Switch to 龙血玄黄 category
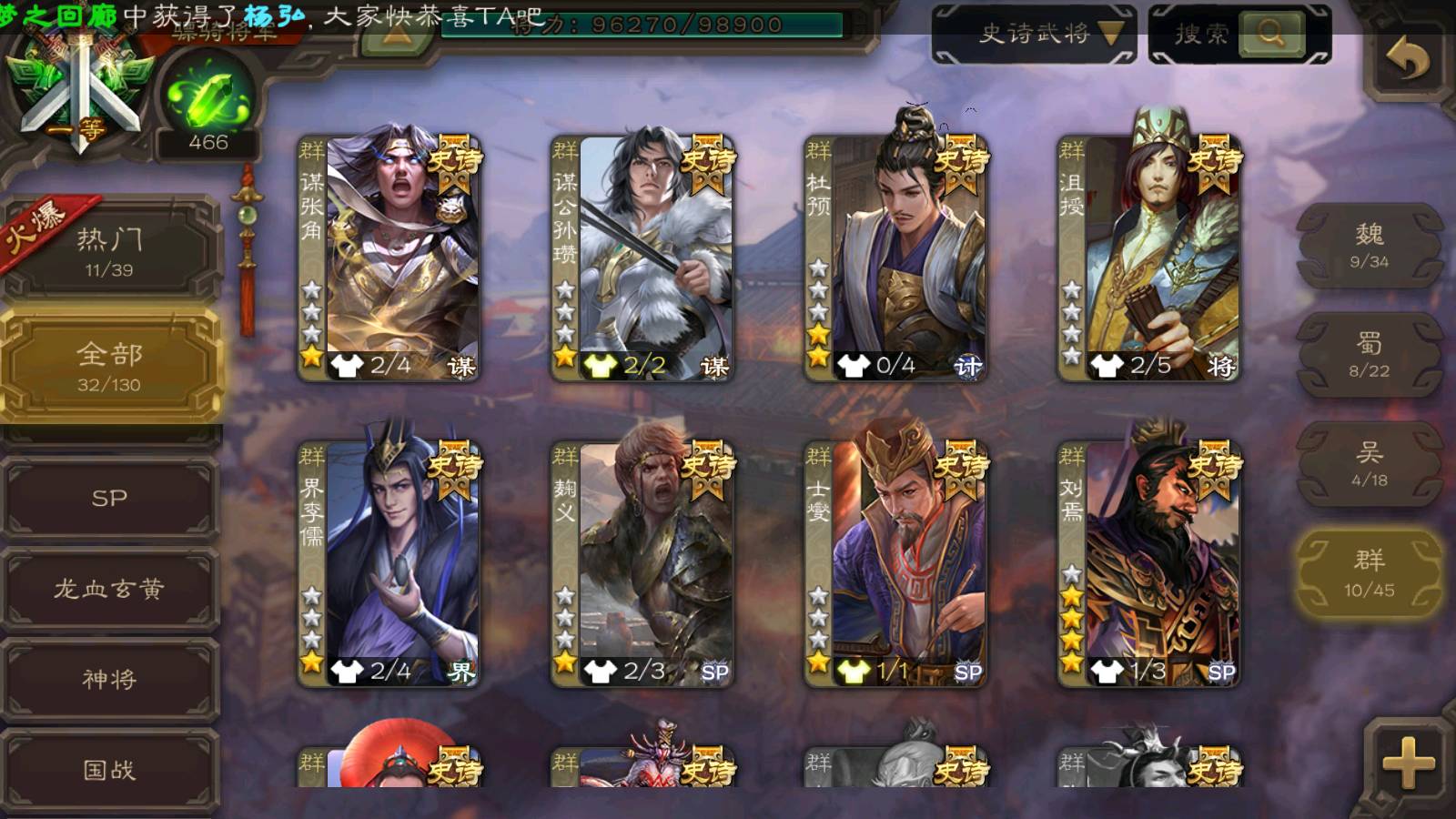This screenshot has height=819, width=1456. click(x=109, y=589)
